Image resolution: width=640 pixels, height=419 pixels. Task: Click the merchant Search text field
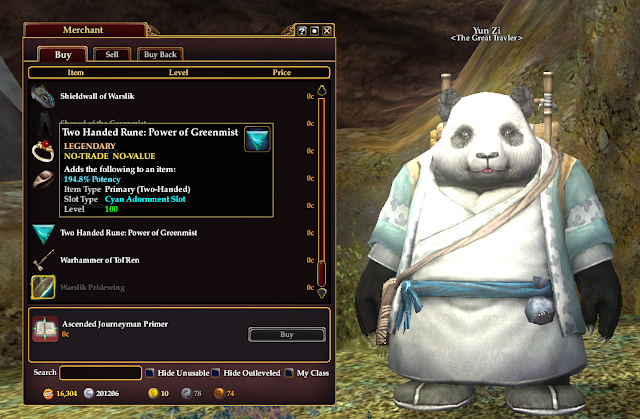(100, 373)
